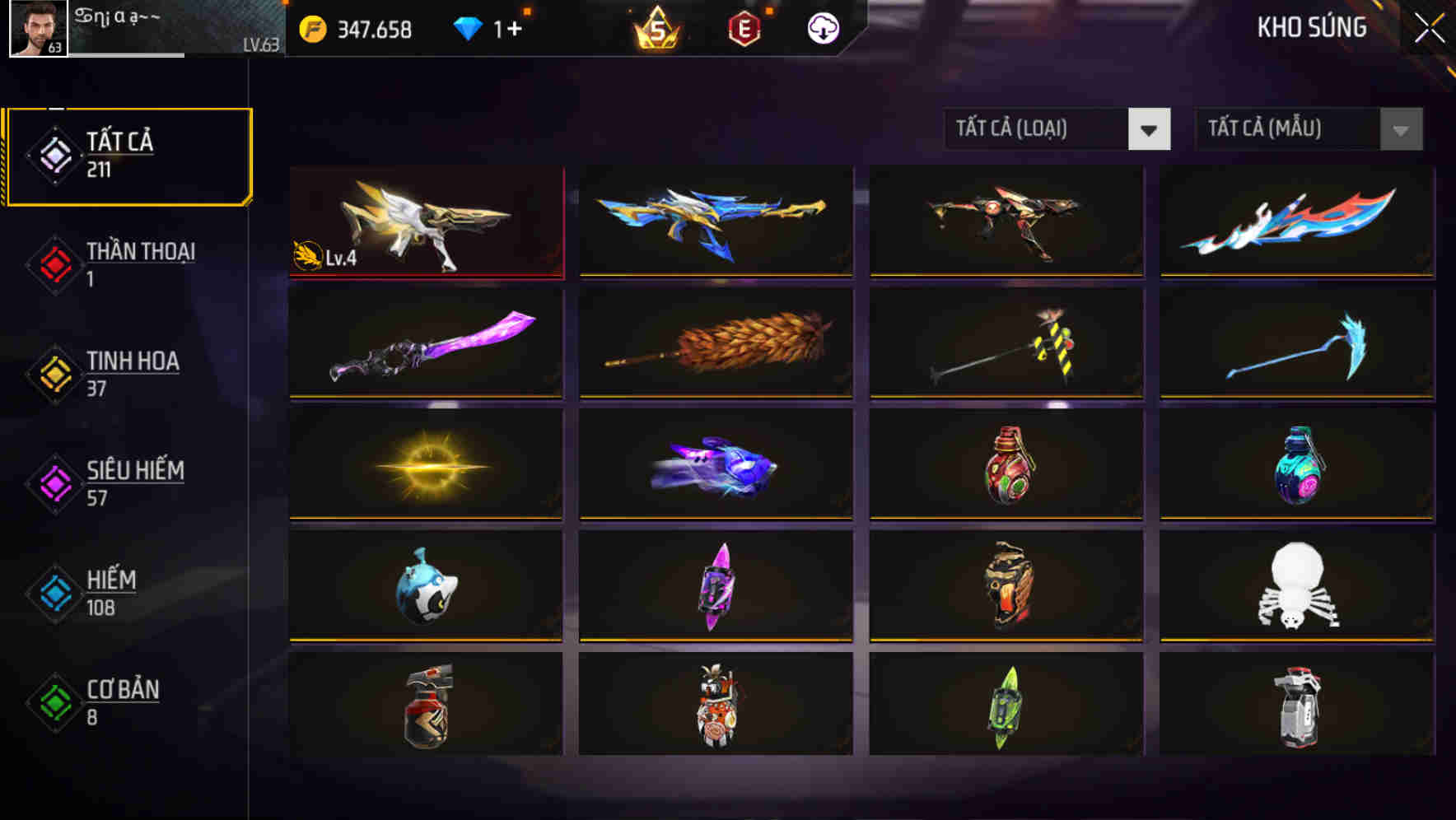Click the red E event badge

pos(744,27)
